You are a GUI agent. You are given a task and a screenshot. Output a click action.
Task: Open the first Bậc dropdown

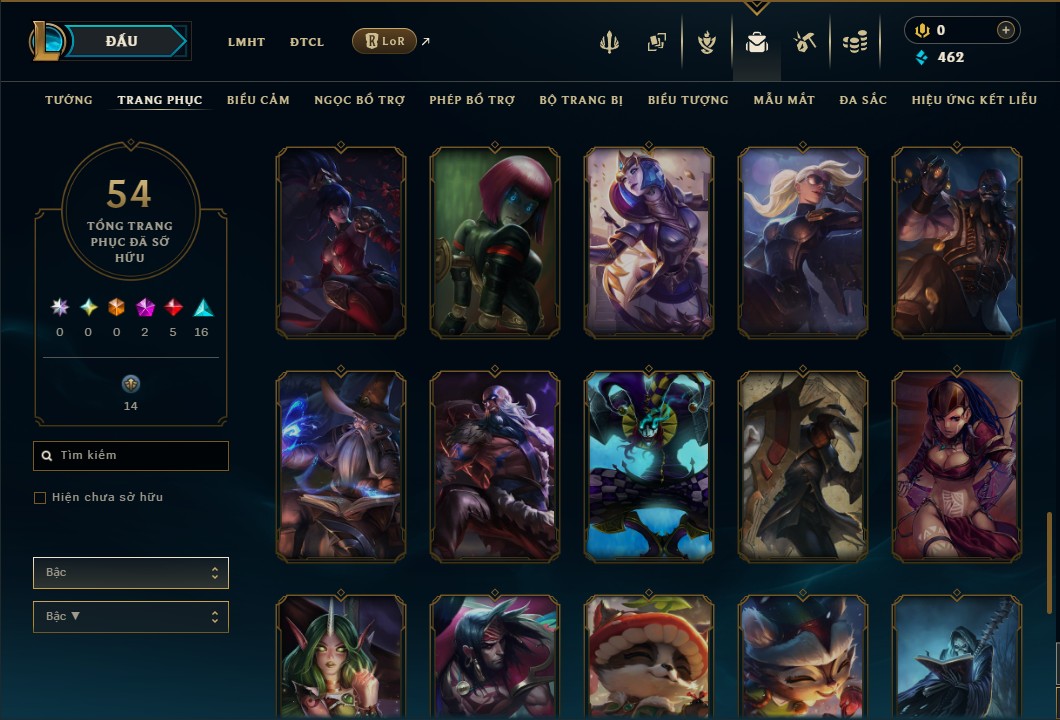[x=131, y=573]
